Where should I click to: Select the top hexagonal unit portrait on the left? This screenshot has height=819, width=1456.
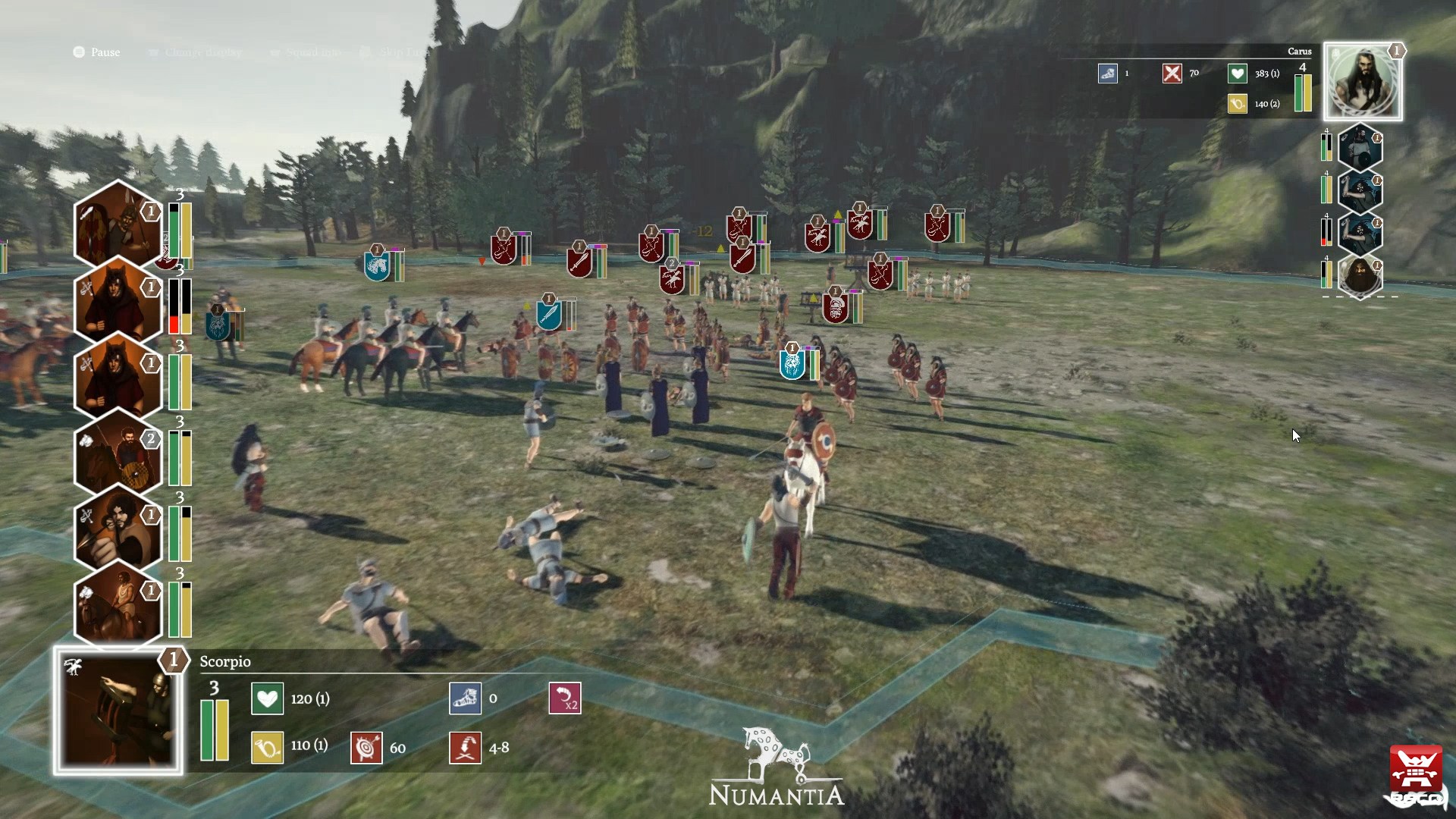click(x=118, y=227)
